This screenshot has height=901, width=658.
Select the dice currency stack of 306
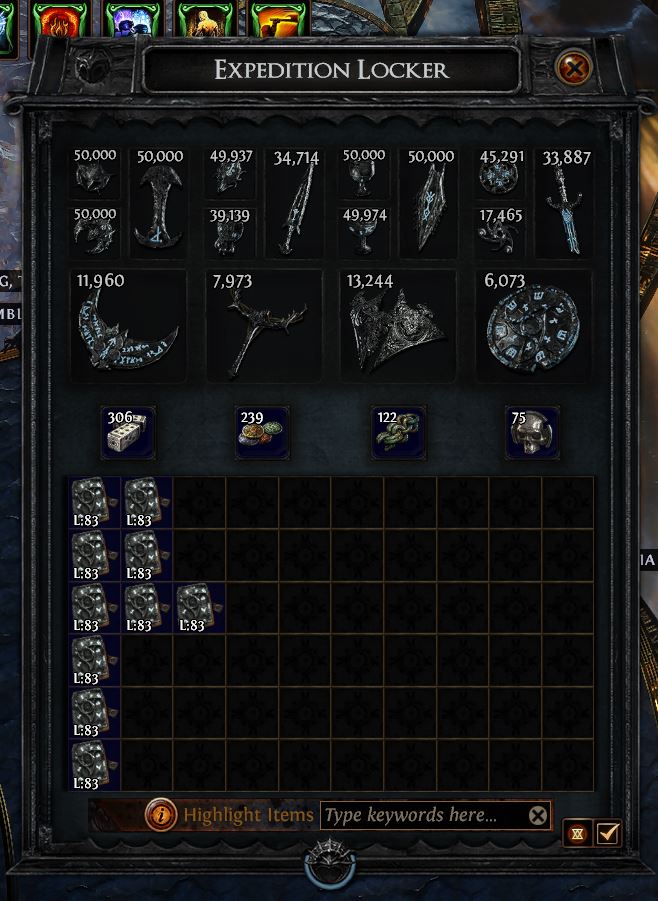(x=128, y=432)
